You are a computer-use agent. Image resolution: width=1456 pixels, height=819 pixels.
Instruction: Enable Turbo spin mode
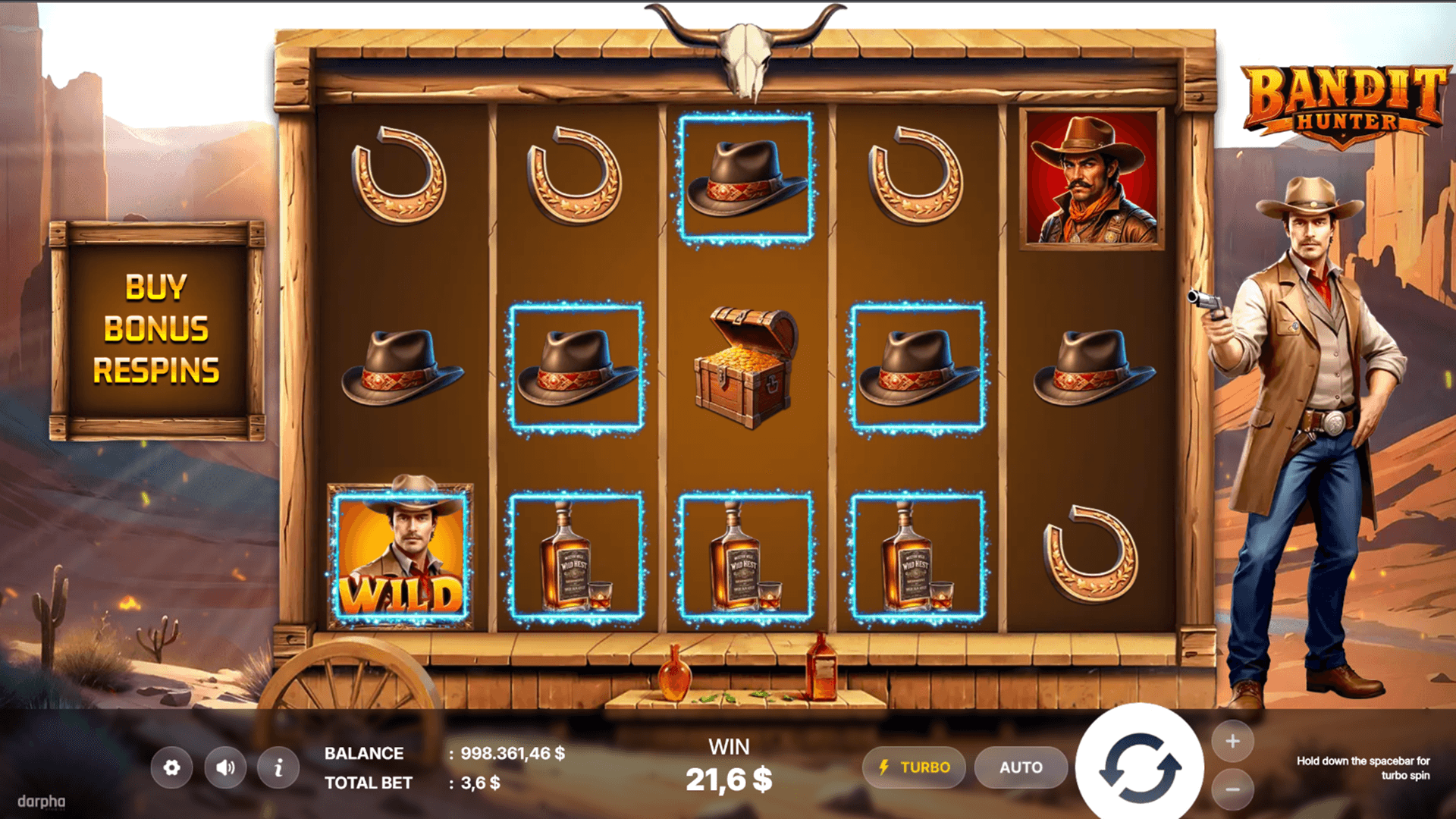point(914,767)
